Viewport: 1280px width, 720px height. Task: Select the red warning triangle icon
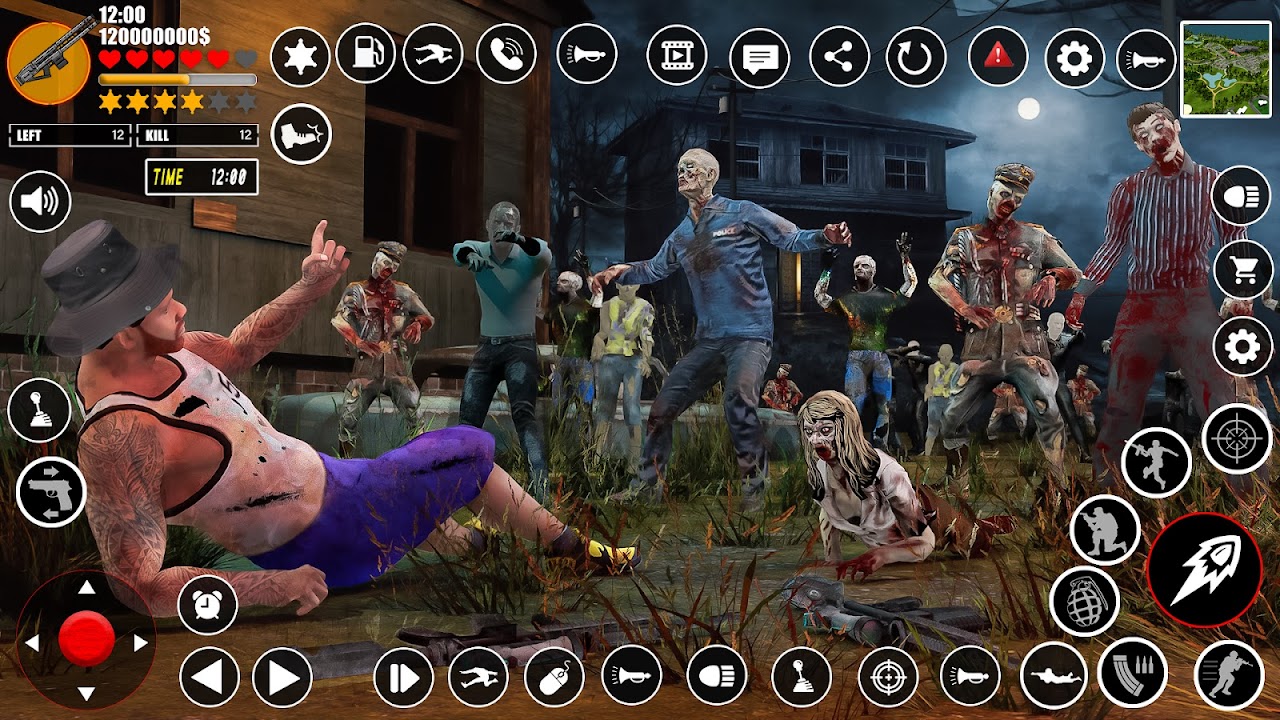[x=998, y=55]
